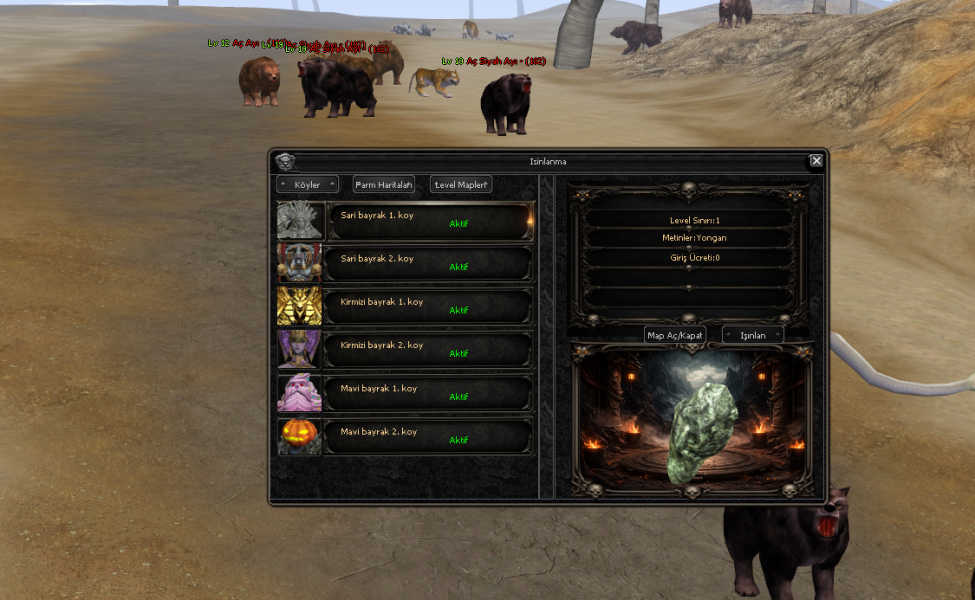Toggle the Map Aç/Kapat button

[676, 335]
